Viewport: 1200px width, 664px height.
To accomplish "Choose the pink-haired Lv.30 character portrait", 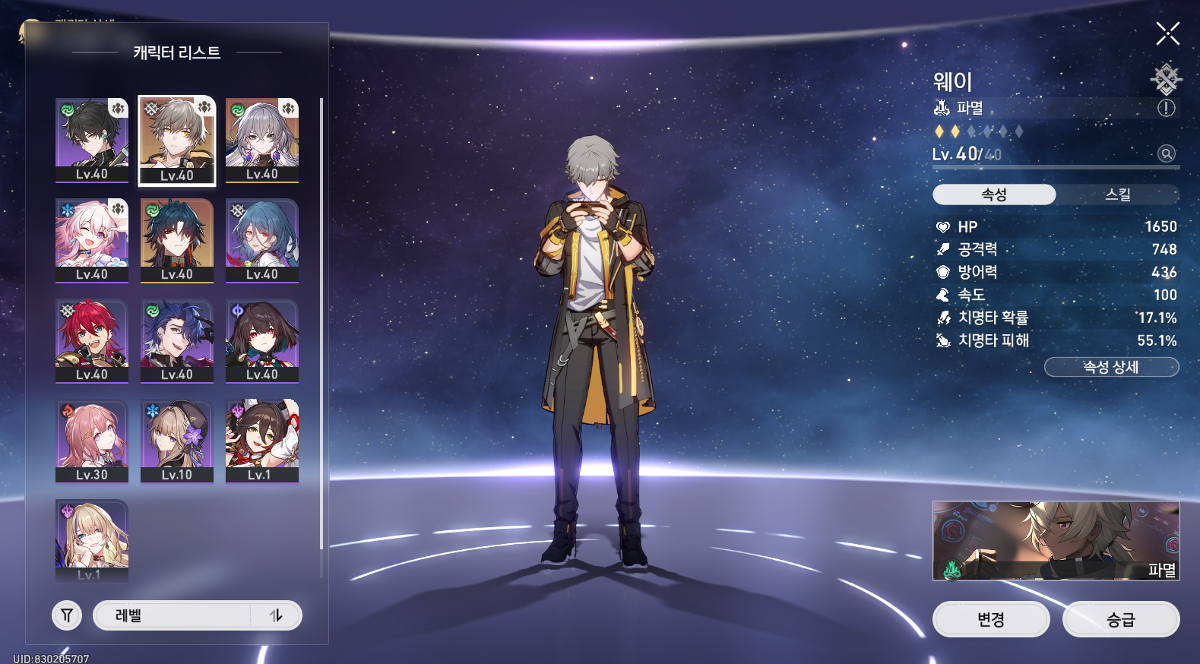I will tap(91, 440).
